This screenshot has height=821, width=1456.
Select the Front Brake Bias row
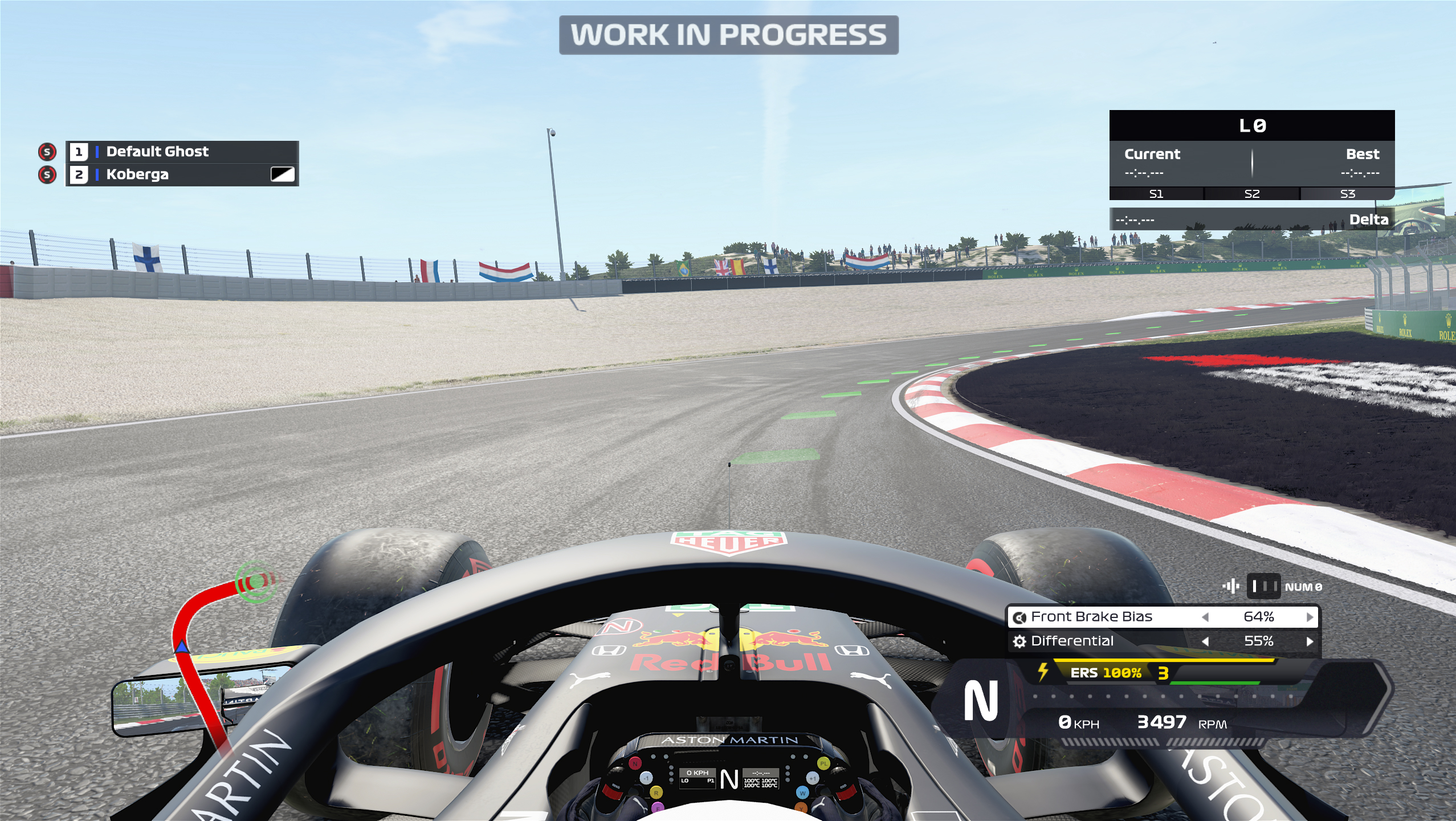click(x=1091, y=617)
